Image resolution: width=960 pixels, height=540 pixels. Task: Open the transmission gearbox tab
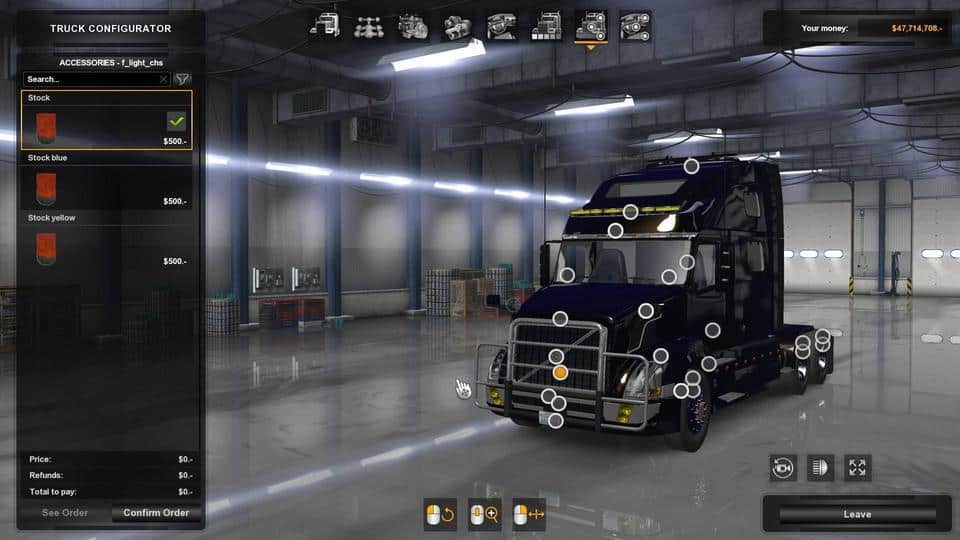(x=457, y=25)
